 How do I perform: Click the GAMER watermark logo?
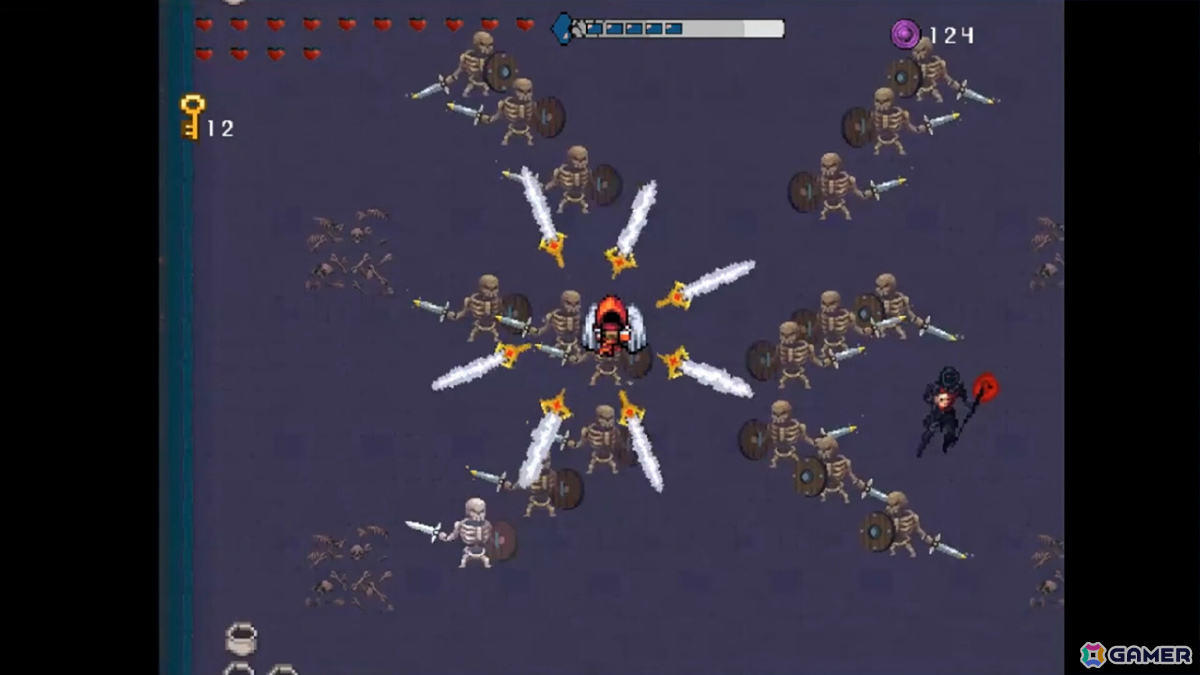[x=1136, y=655]
